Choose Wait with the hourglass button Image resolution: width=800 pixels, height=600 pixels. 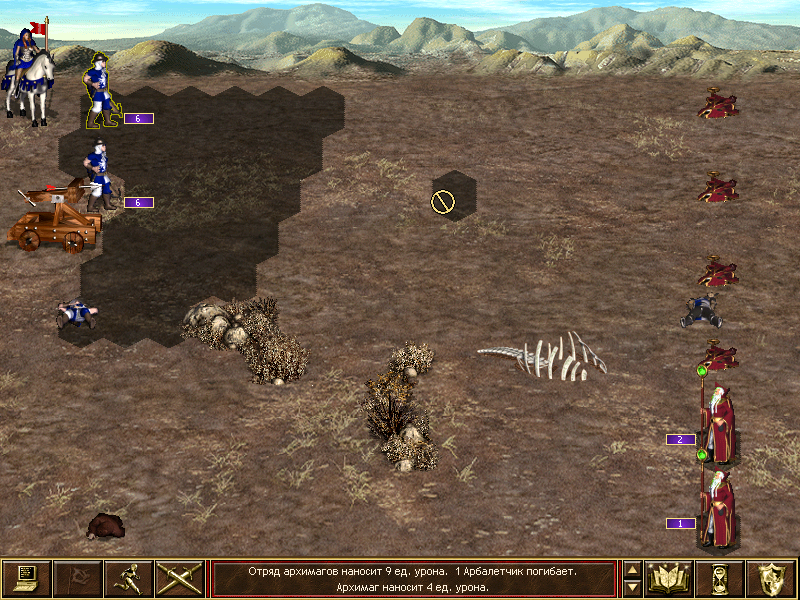[x=720, y=578]
